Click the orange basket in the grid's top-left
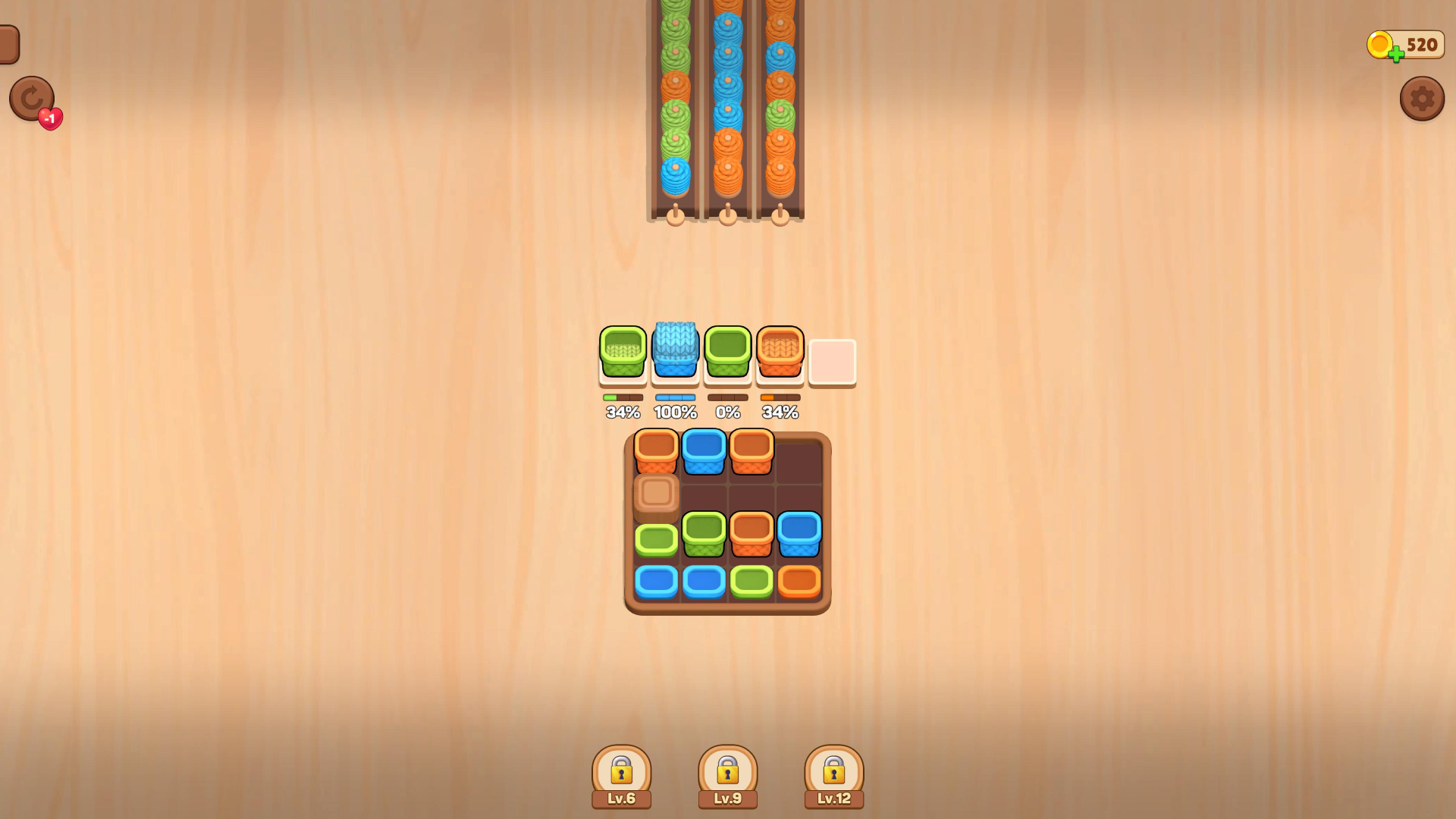The height and width of the screenshot is (819, 1456). click(656, 450)
